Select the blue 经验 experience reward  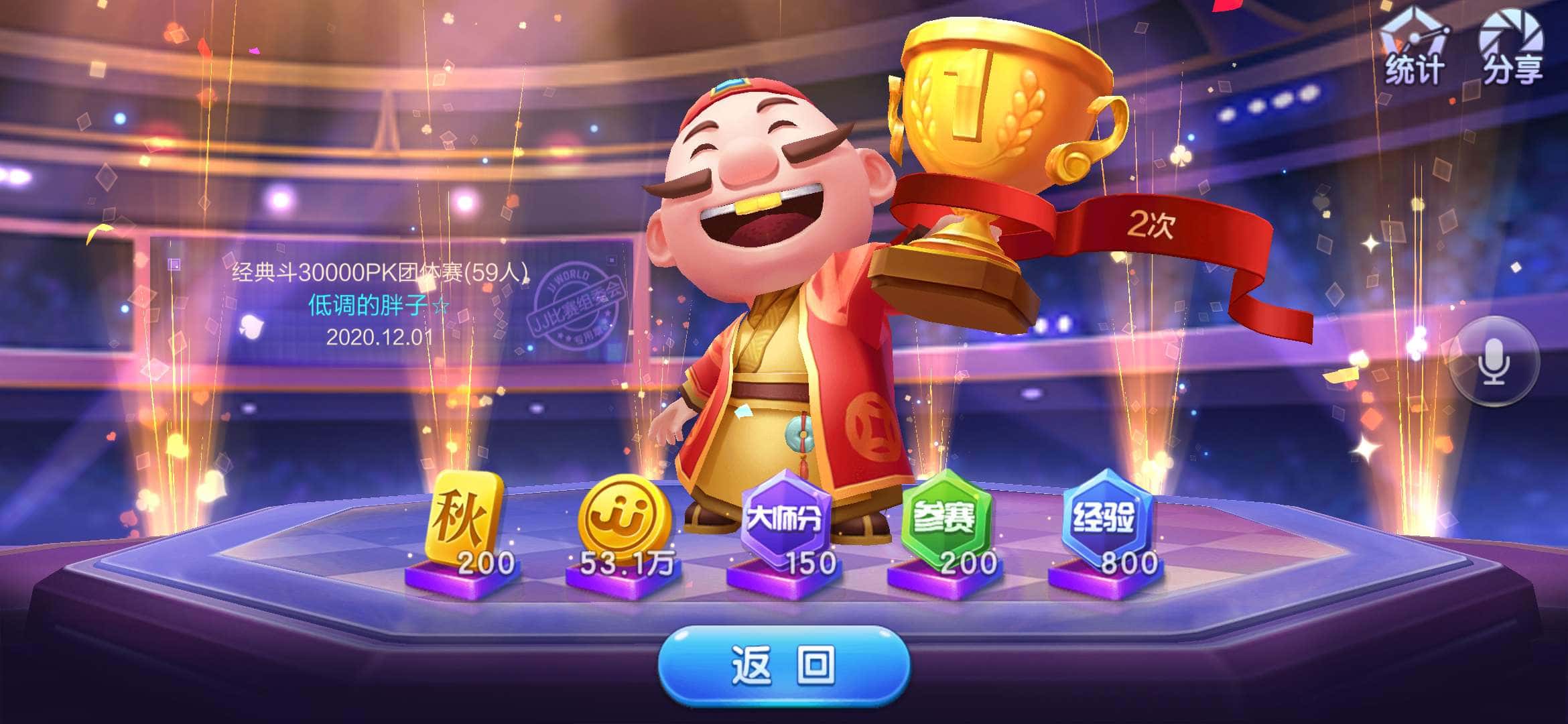[1106, 518]
